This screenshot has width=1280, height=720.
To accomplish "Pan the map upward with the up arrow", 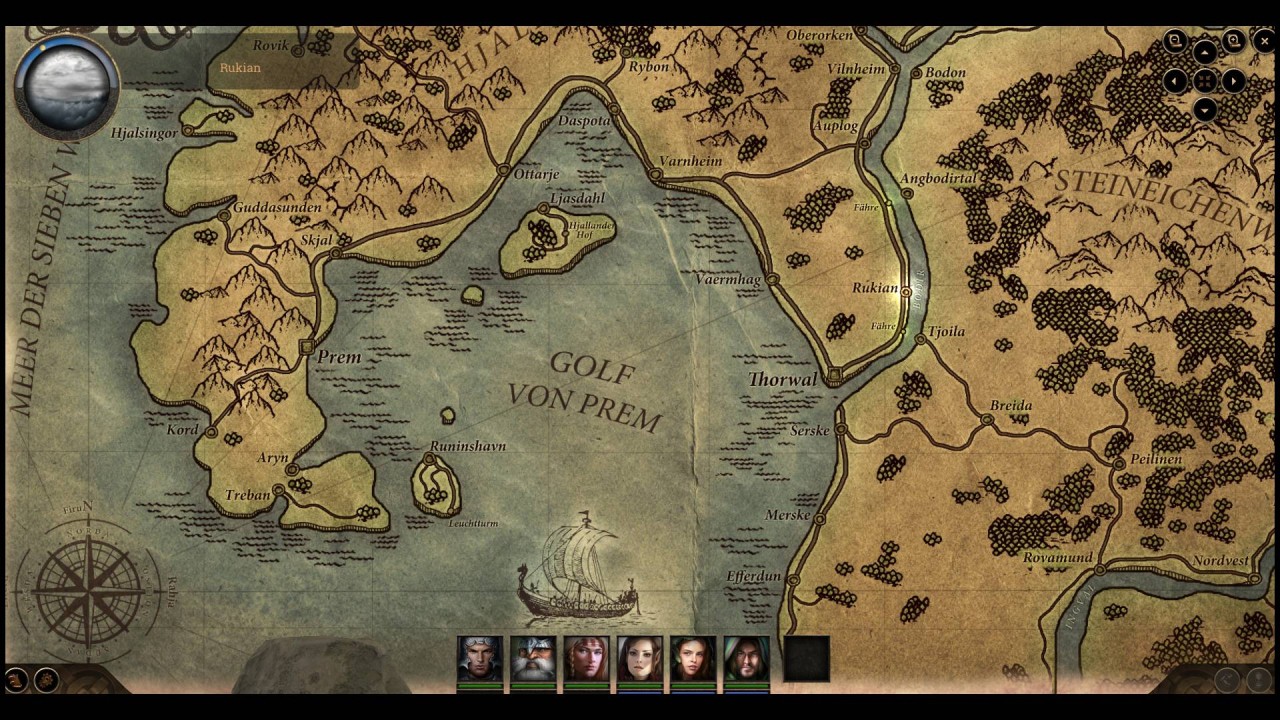I will (x=1205, y=52).
